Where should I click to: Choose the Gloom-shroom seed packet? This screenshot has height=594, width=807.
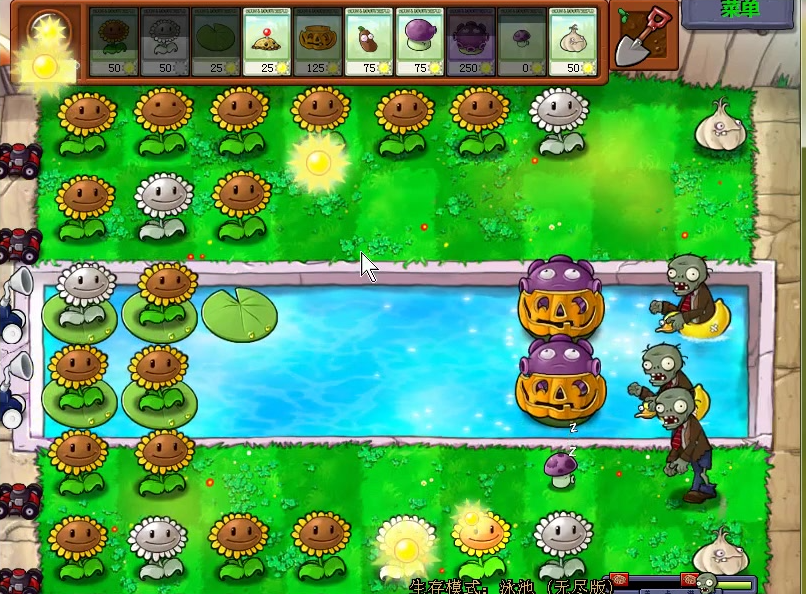[471, 42]
